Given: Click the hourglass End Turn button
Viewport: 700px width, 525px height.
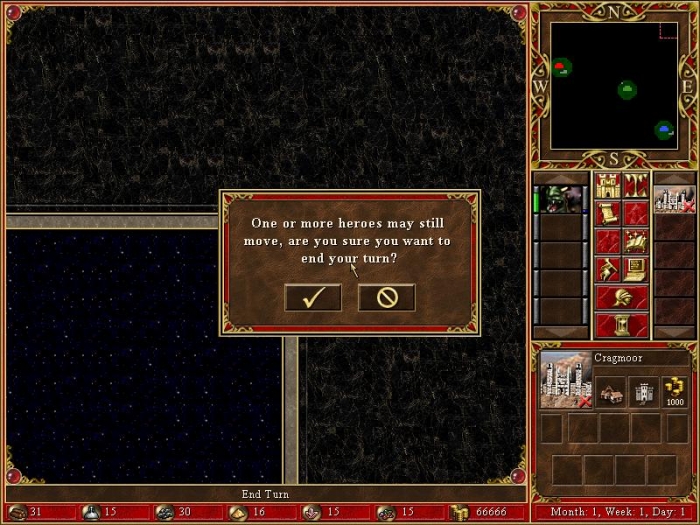Looking at the screenshot, I should tap(621, 325).
